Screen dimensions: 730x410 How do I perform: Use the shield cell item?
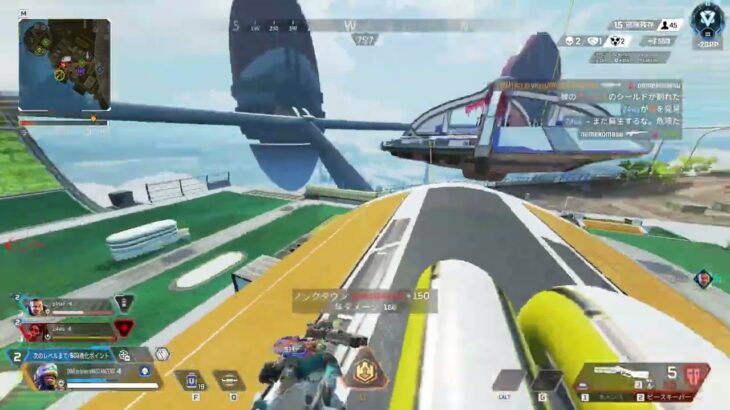pyautogui.click(x=189, y=380)
